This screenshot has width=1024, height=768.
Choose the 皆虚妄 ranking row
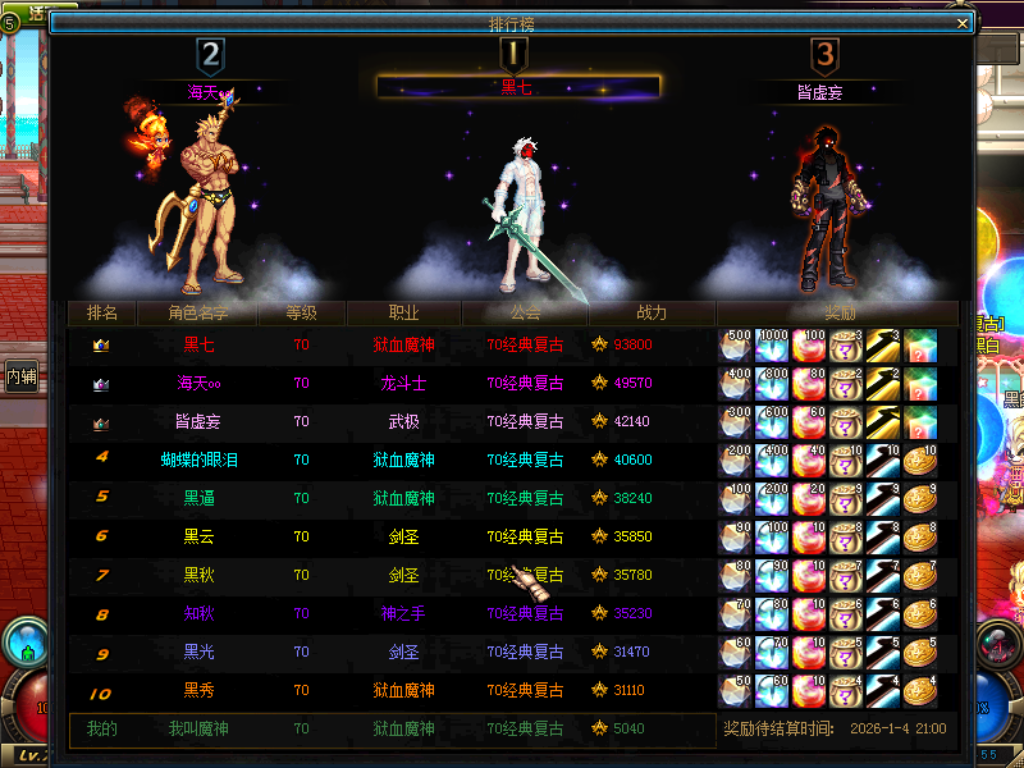[x=198, y=422]
